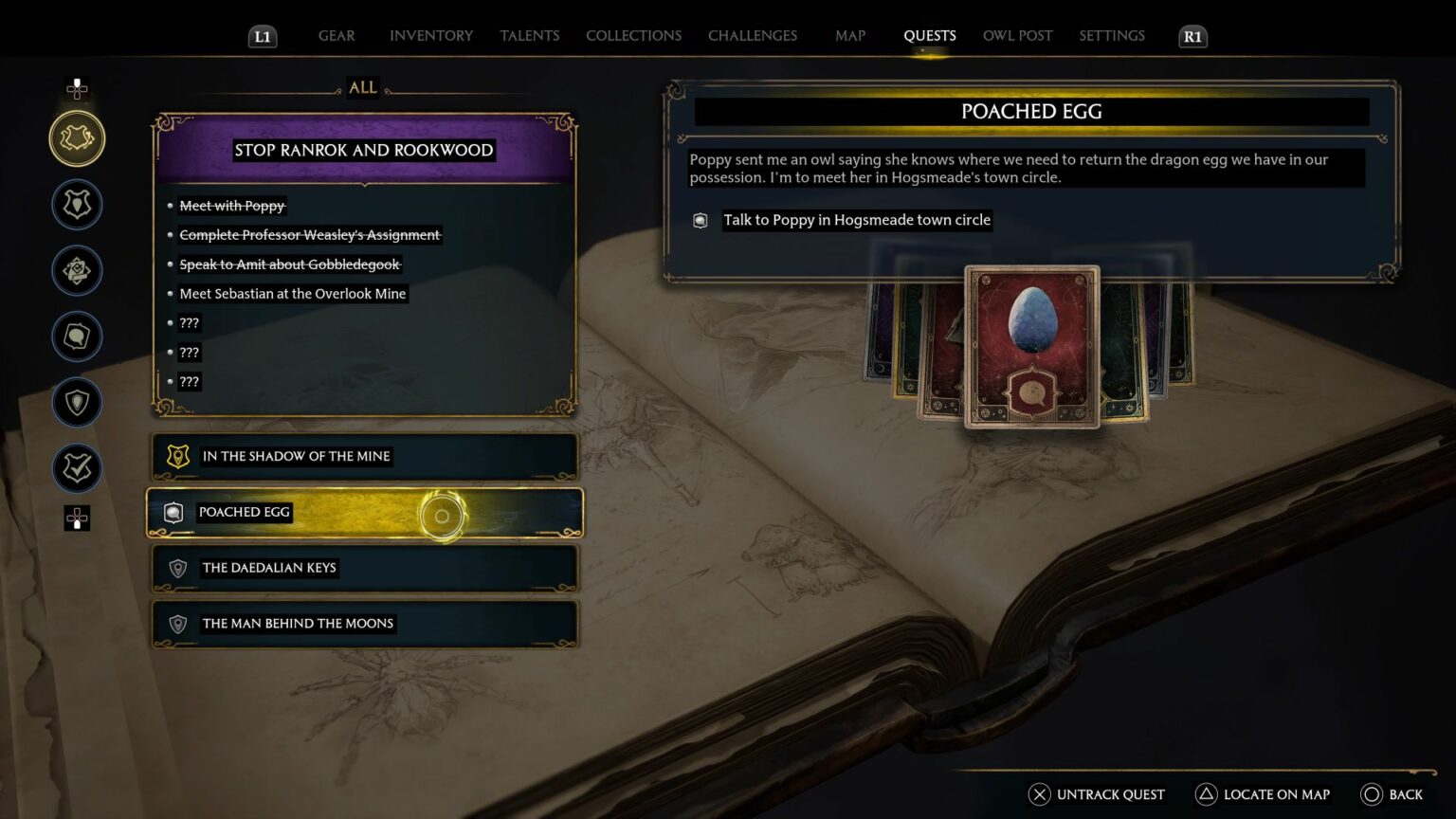This screenshot has width=1456, height=819.
Task: Open the Main Quests shield filter icon
Action: 77,204
